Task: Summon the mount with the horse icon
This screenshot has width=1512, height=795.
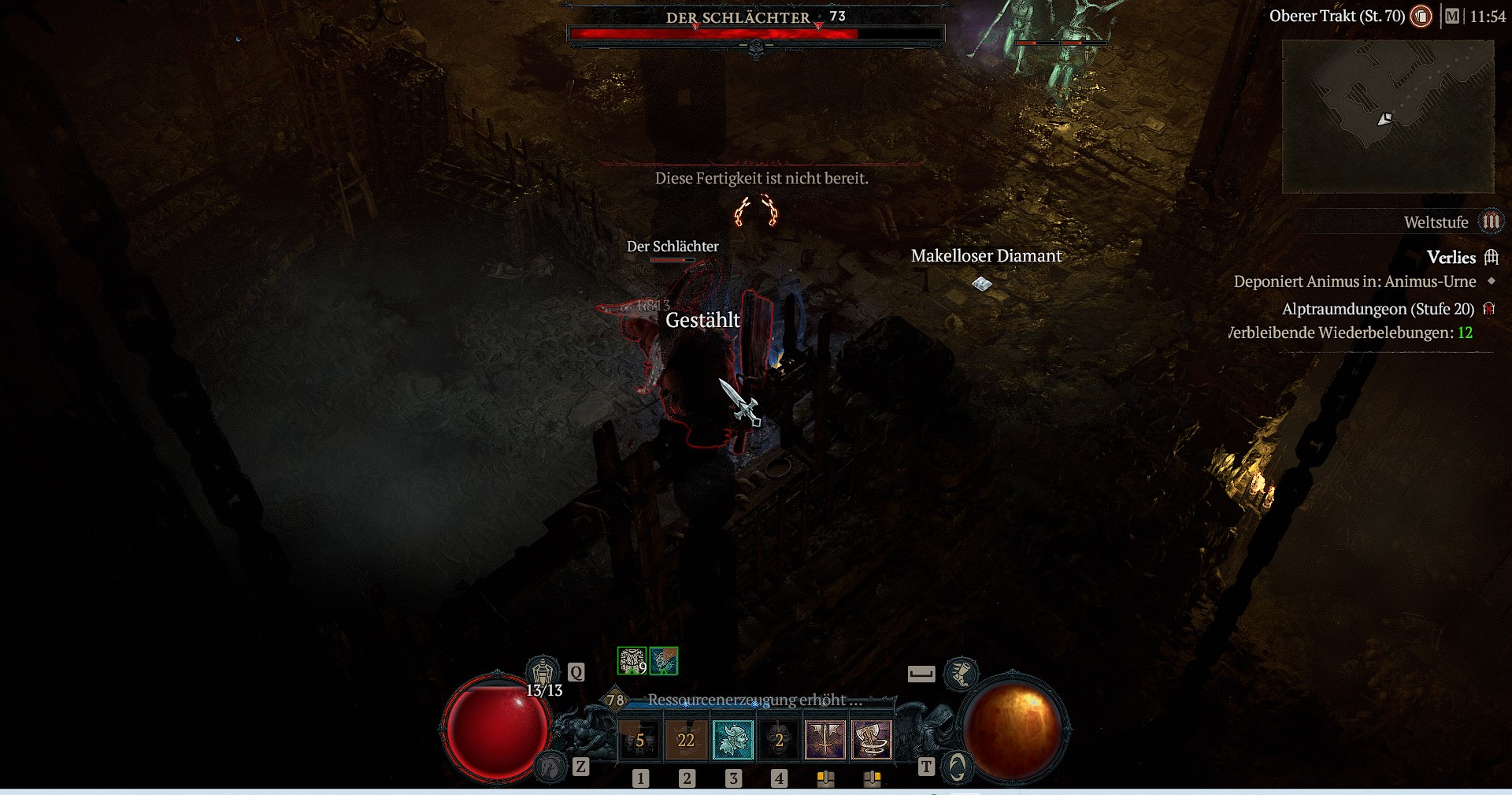Action: (x=551, y=766)
